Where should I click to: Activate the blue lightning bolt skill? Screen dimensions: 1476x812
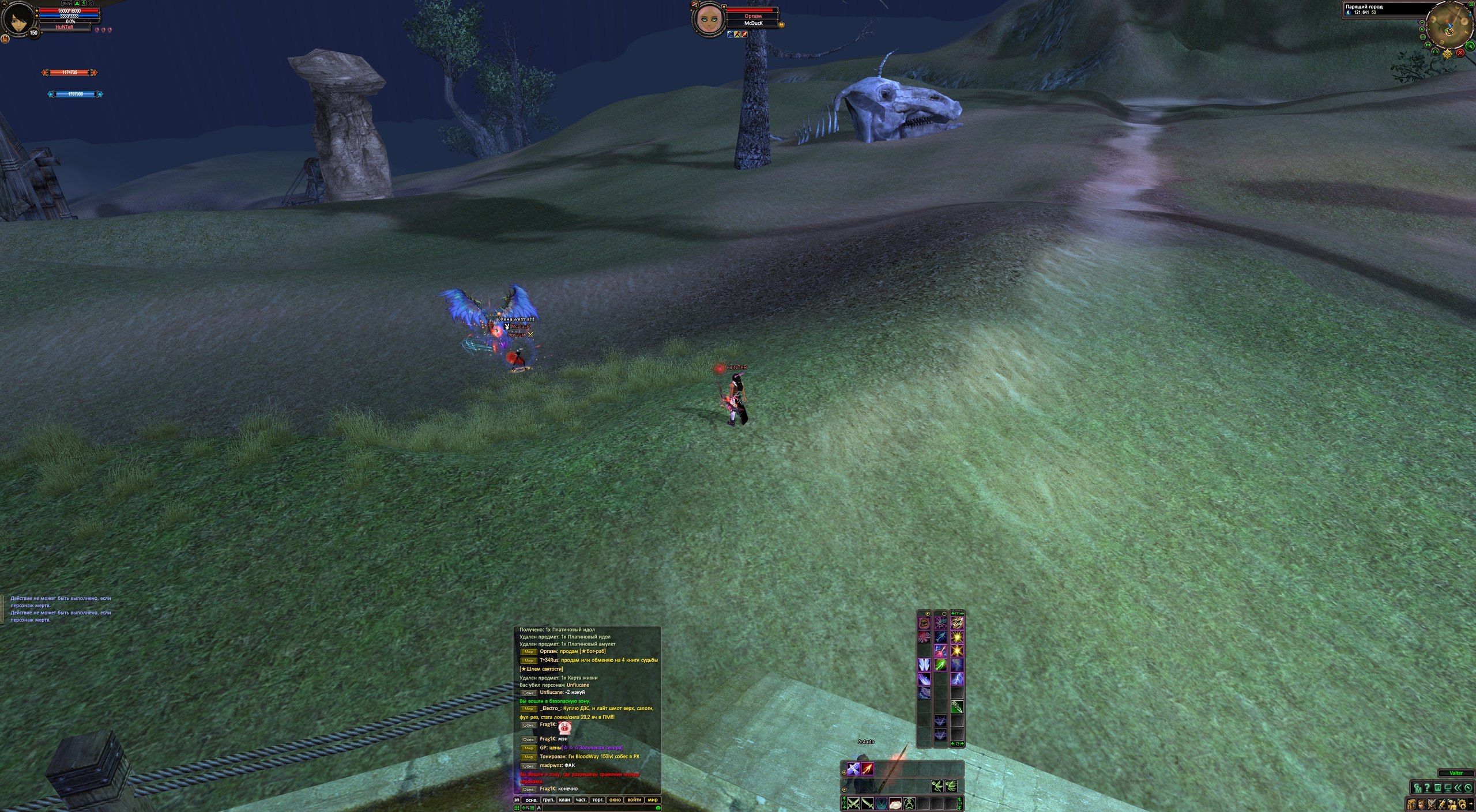pyautogui.click(x=957, y=679)
